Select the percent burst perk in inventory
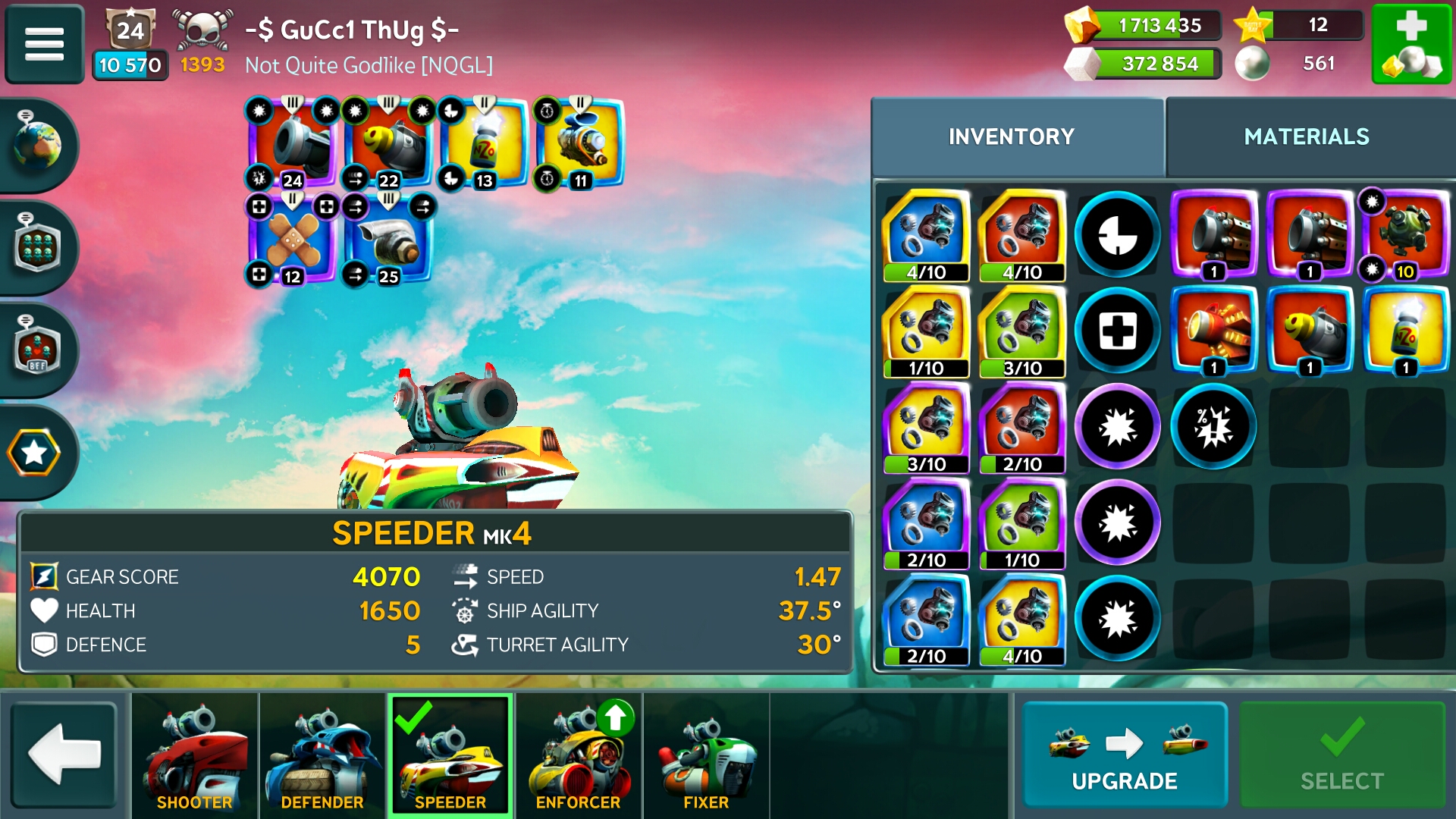The image size is (1456, 819). (x=1213, y=426)
